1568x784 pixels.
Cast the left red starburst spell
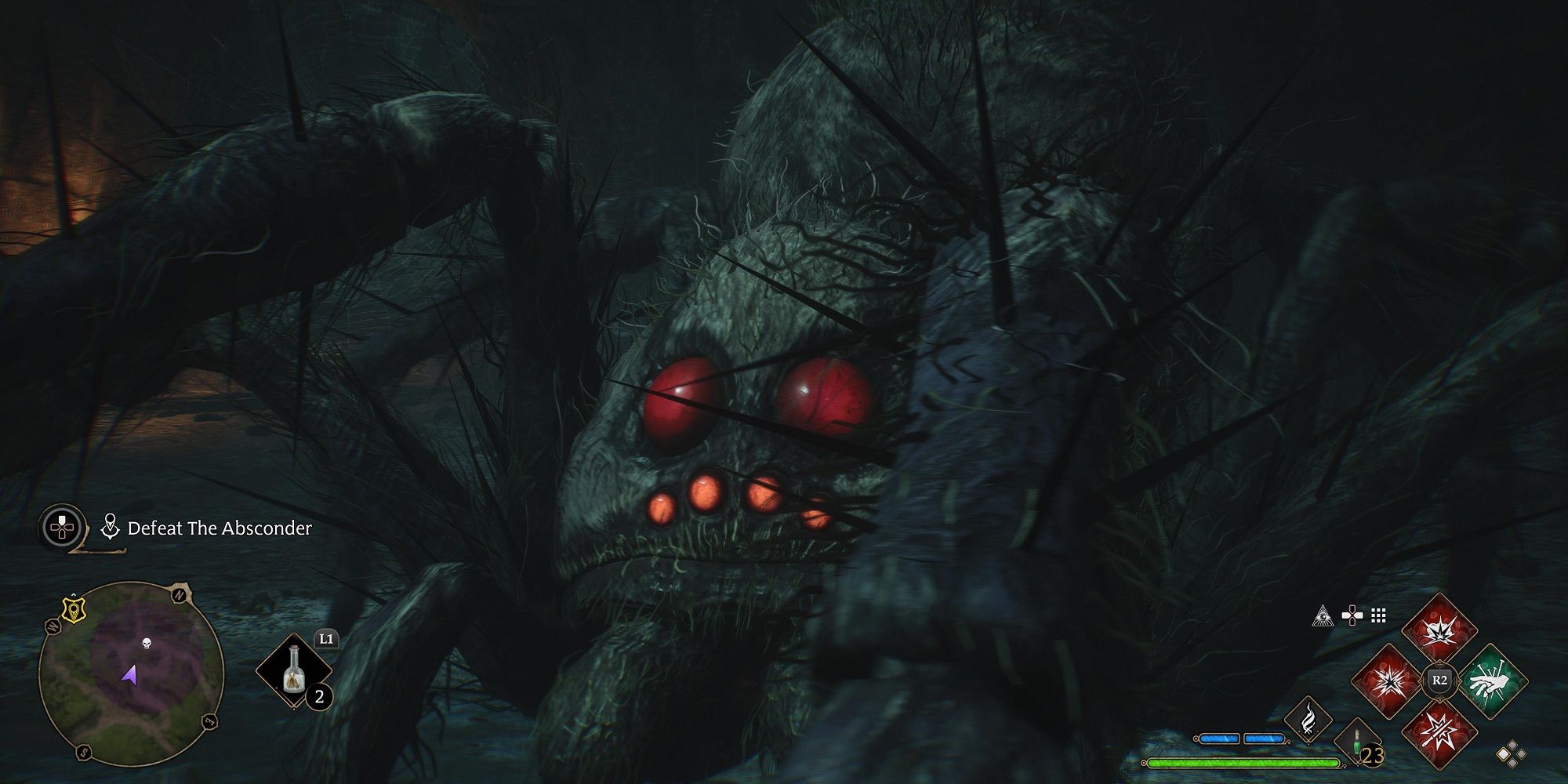(1388, 682)
